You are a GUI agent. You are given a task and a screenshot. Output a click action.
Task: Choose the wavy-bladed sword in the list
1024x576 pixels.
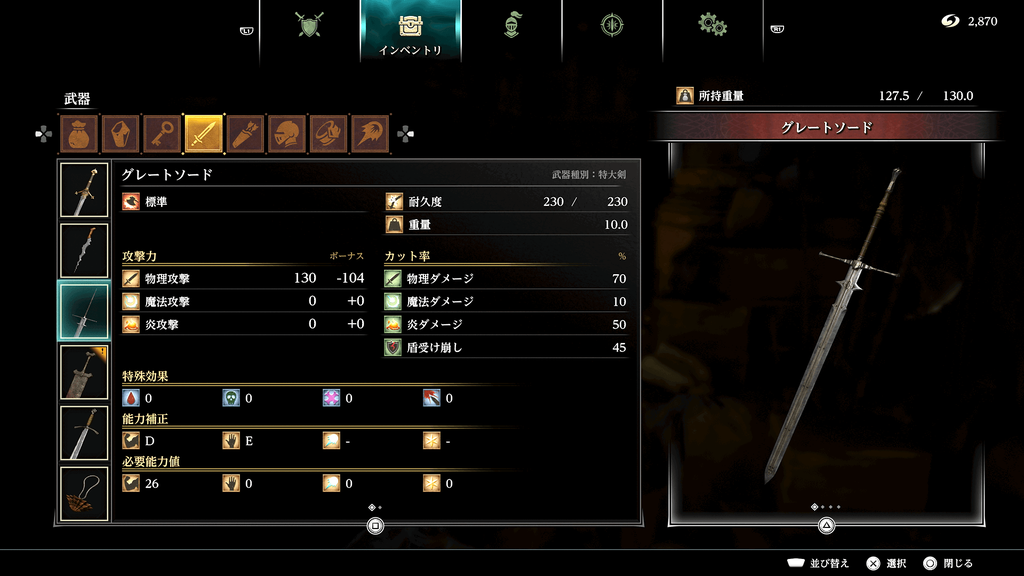85,250
